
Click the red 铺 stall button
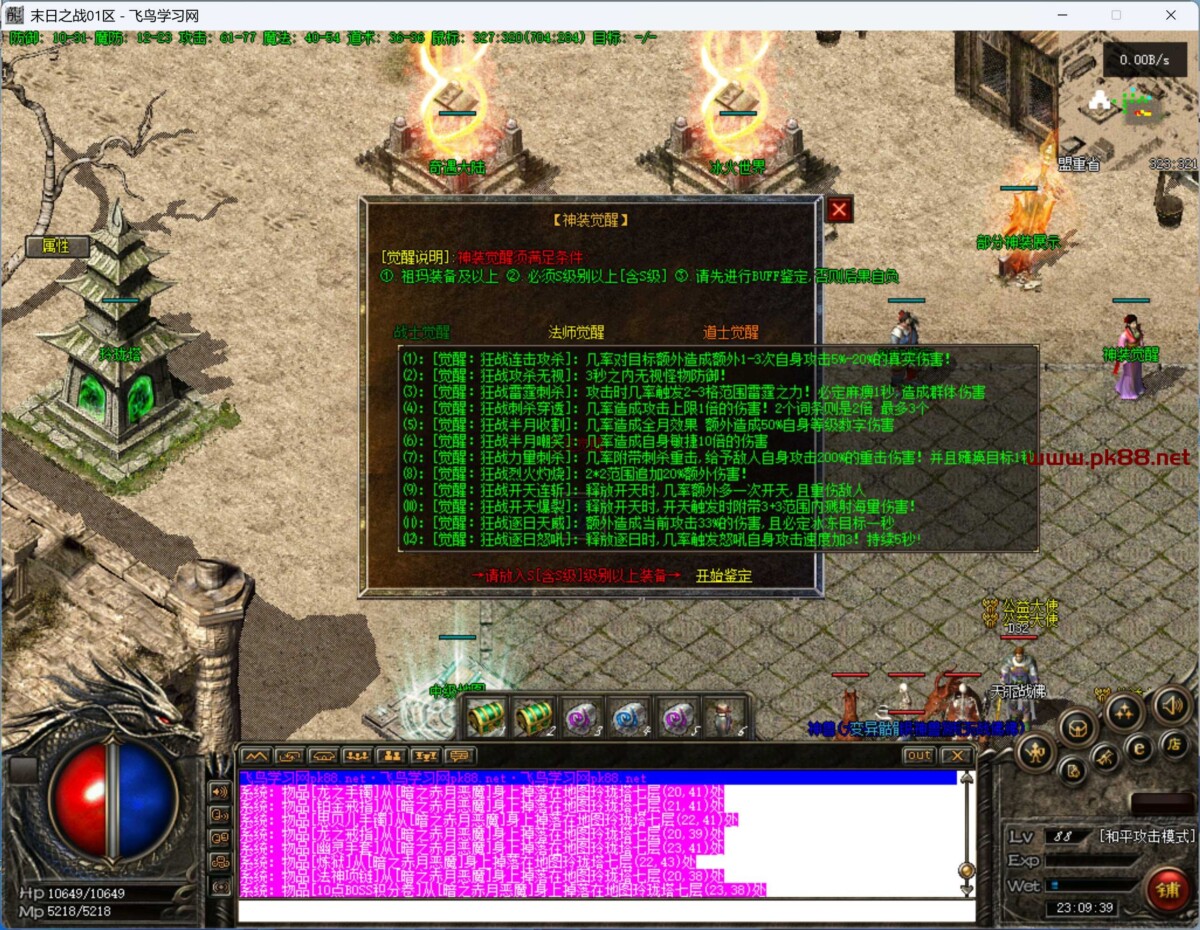tap(1167, 888)
